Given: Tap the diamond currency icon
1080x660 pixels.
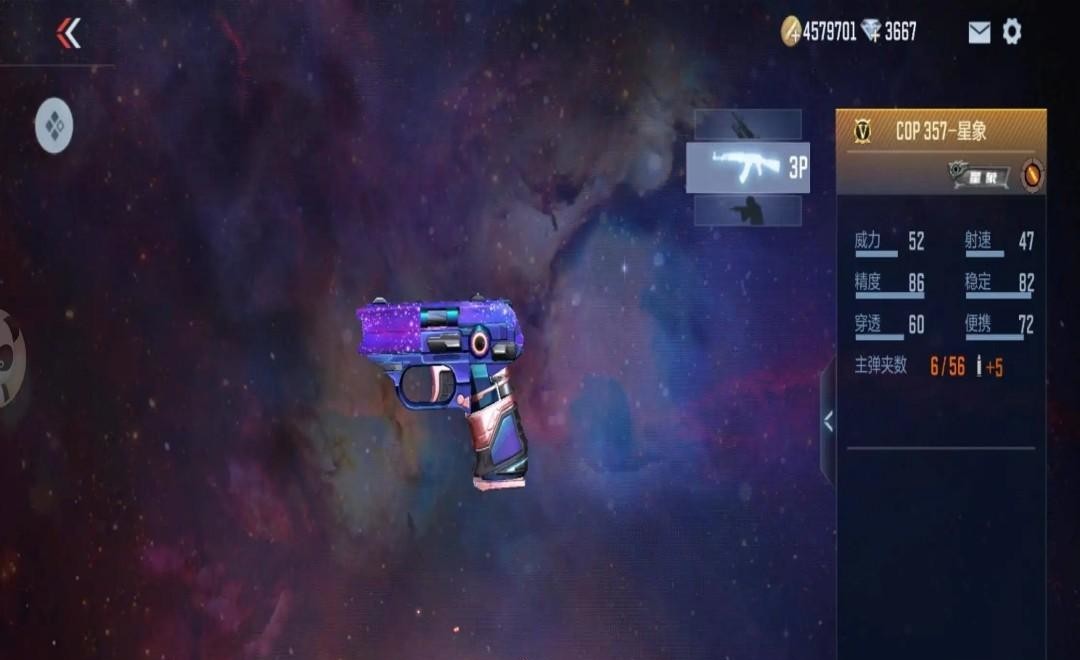Looking at the screenshot, I should coord(872,32).
